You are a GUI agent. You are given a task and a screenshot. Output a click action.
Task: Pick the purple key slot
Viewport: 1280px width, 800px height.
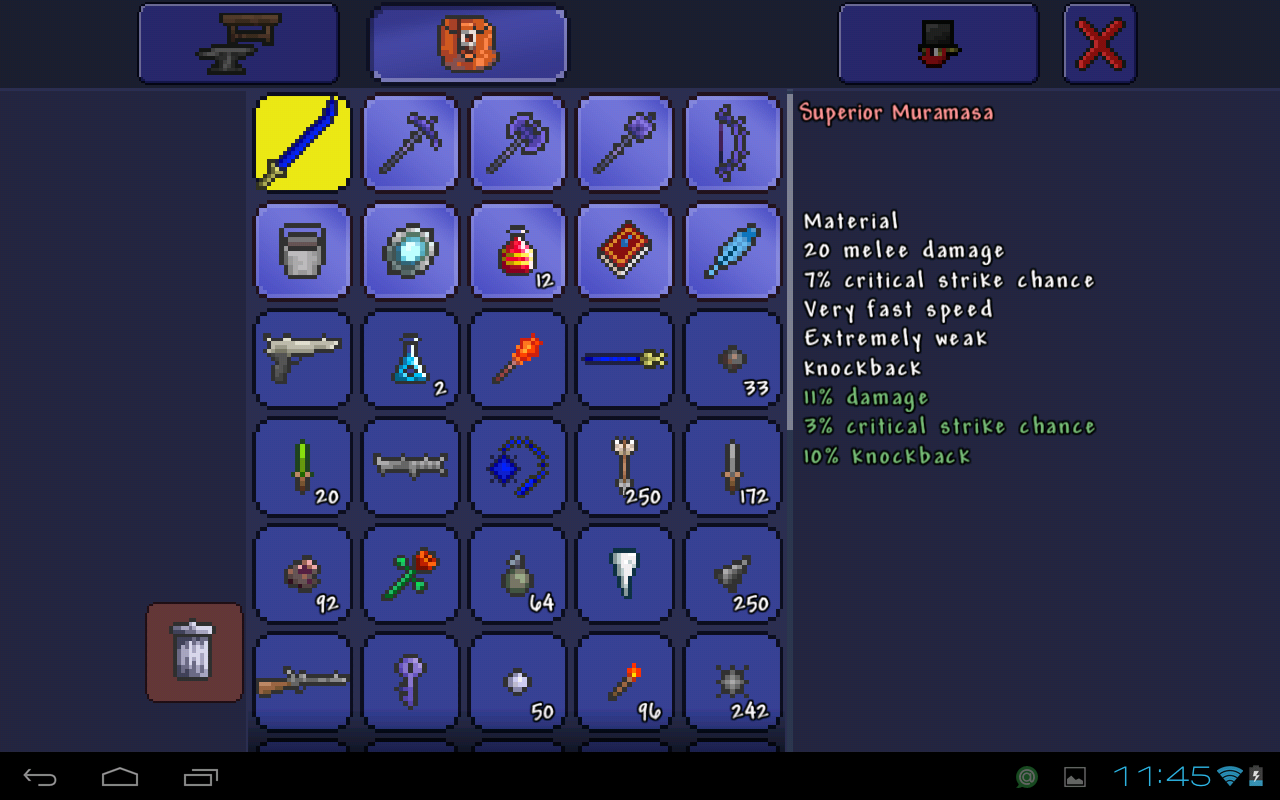410,682
